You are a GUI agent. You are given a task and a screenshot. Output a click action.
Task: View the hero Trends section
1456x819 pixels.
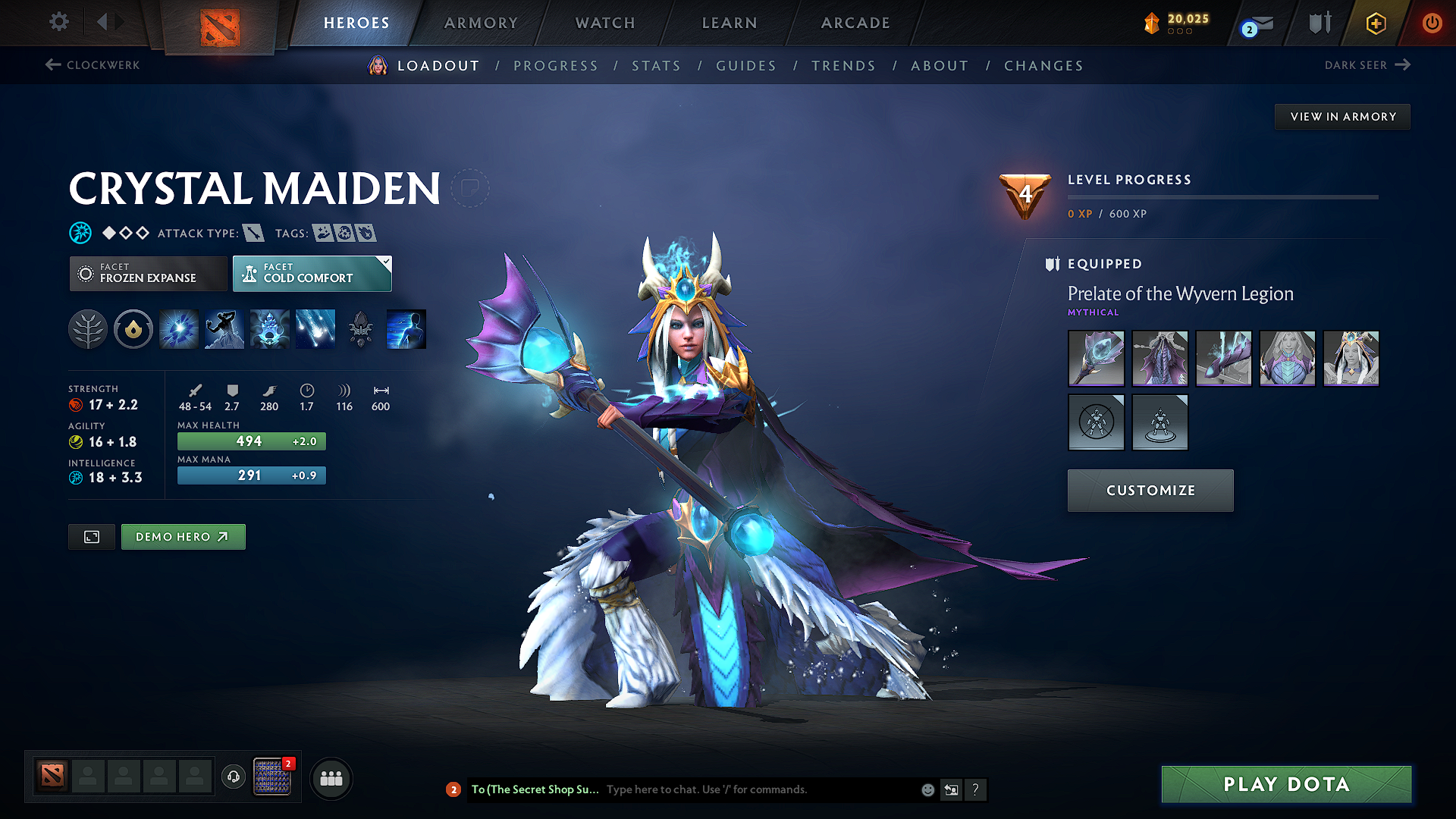tap(843, 66)
